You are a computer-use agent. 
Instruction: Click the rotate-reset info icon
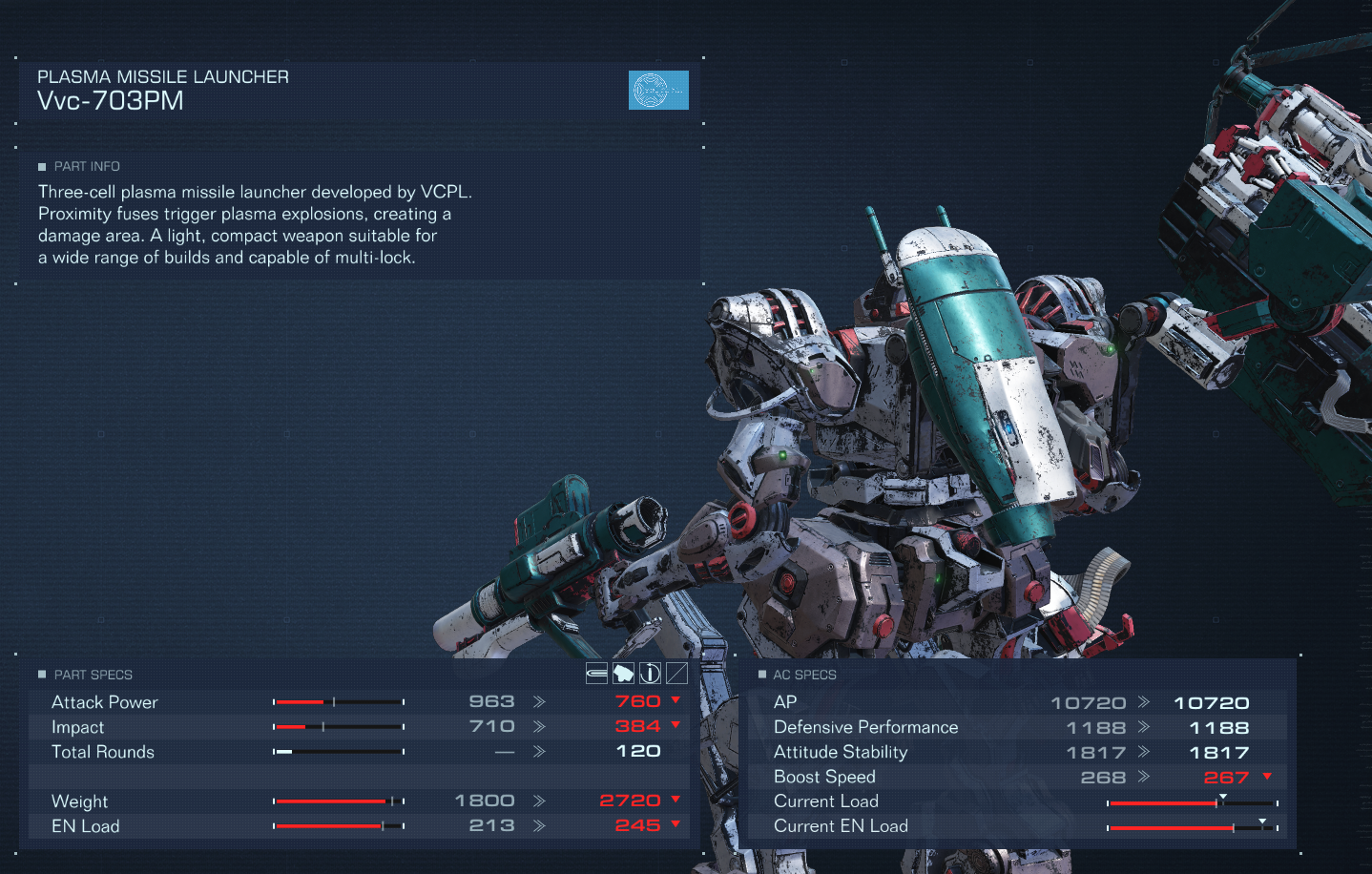[650, 673]
